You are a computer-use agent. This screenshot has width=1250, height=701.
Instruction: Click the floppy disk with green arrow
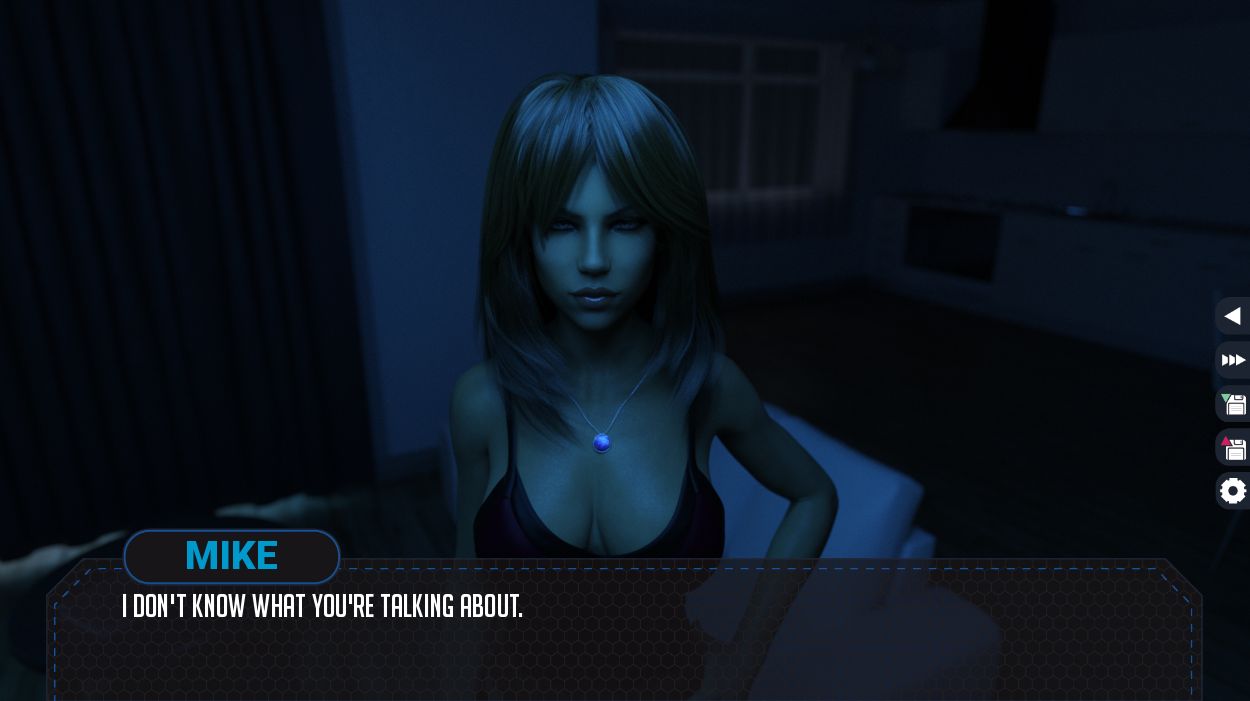point(1233,404)
